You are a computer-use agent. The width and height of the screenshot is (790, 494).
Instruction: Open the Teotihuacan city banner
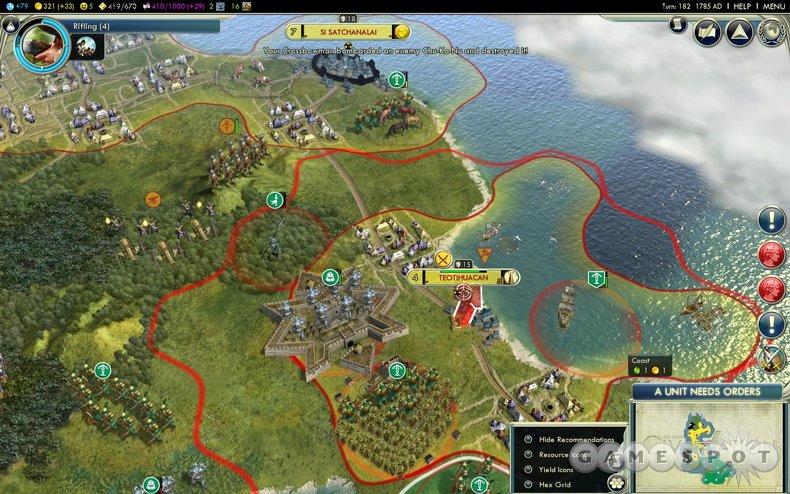pos(463,276)
